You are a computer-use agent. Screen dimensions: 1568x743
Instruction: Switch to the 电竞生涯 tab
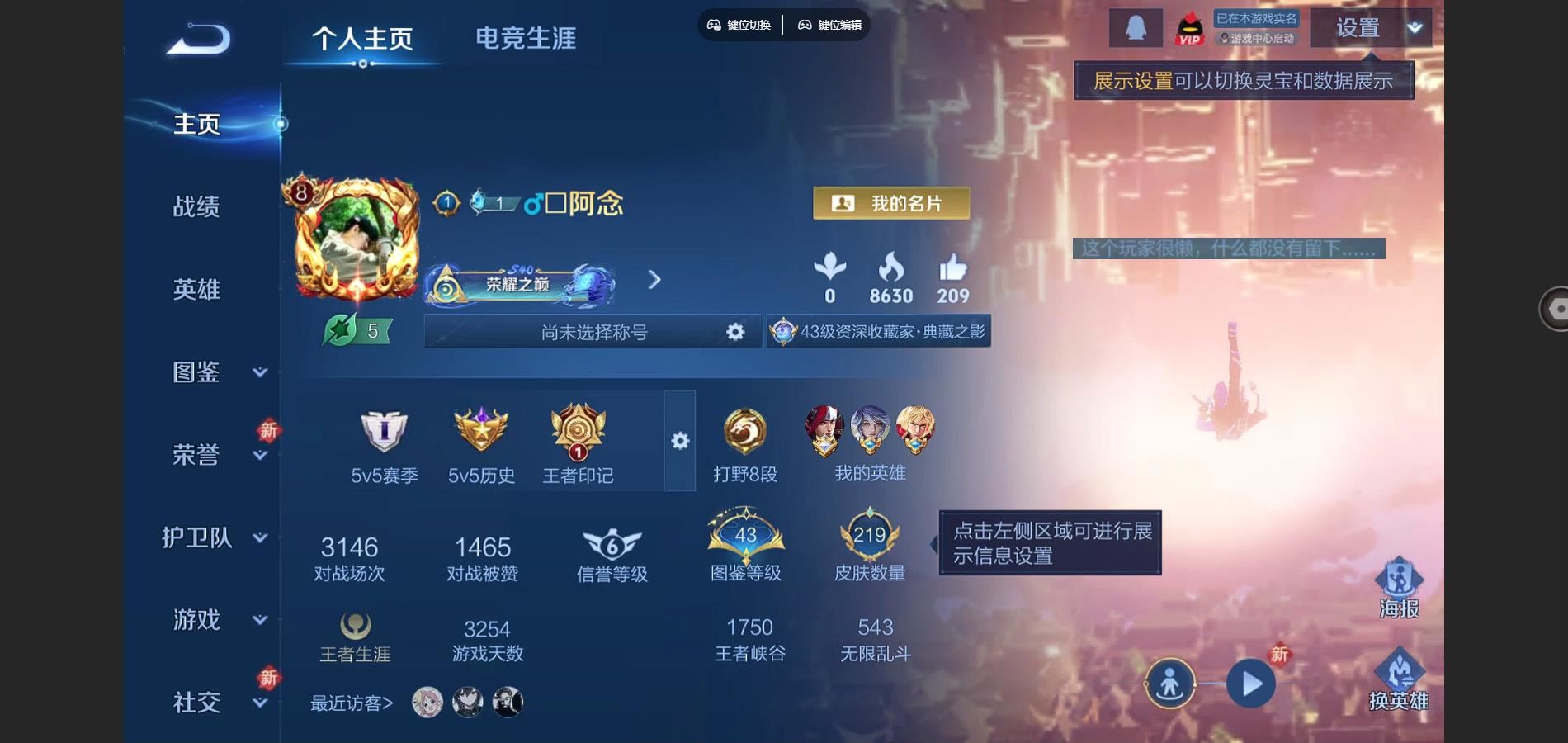tap(526, 37)
